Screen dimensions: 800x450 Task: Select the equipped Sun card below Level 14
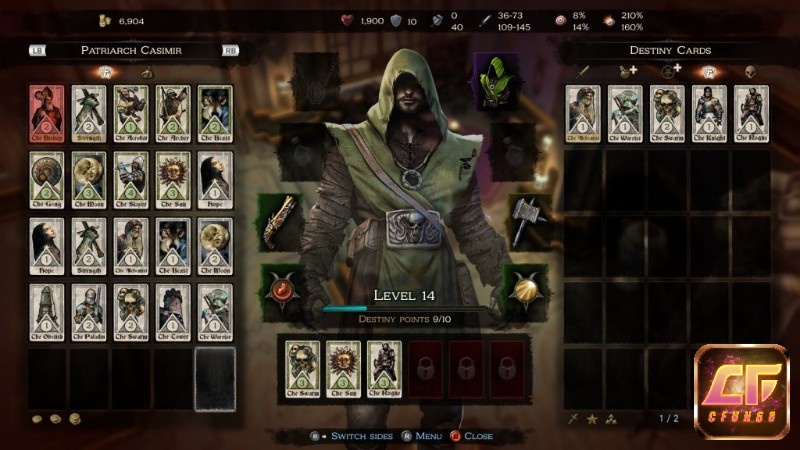tap(342, 366)
